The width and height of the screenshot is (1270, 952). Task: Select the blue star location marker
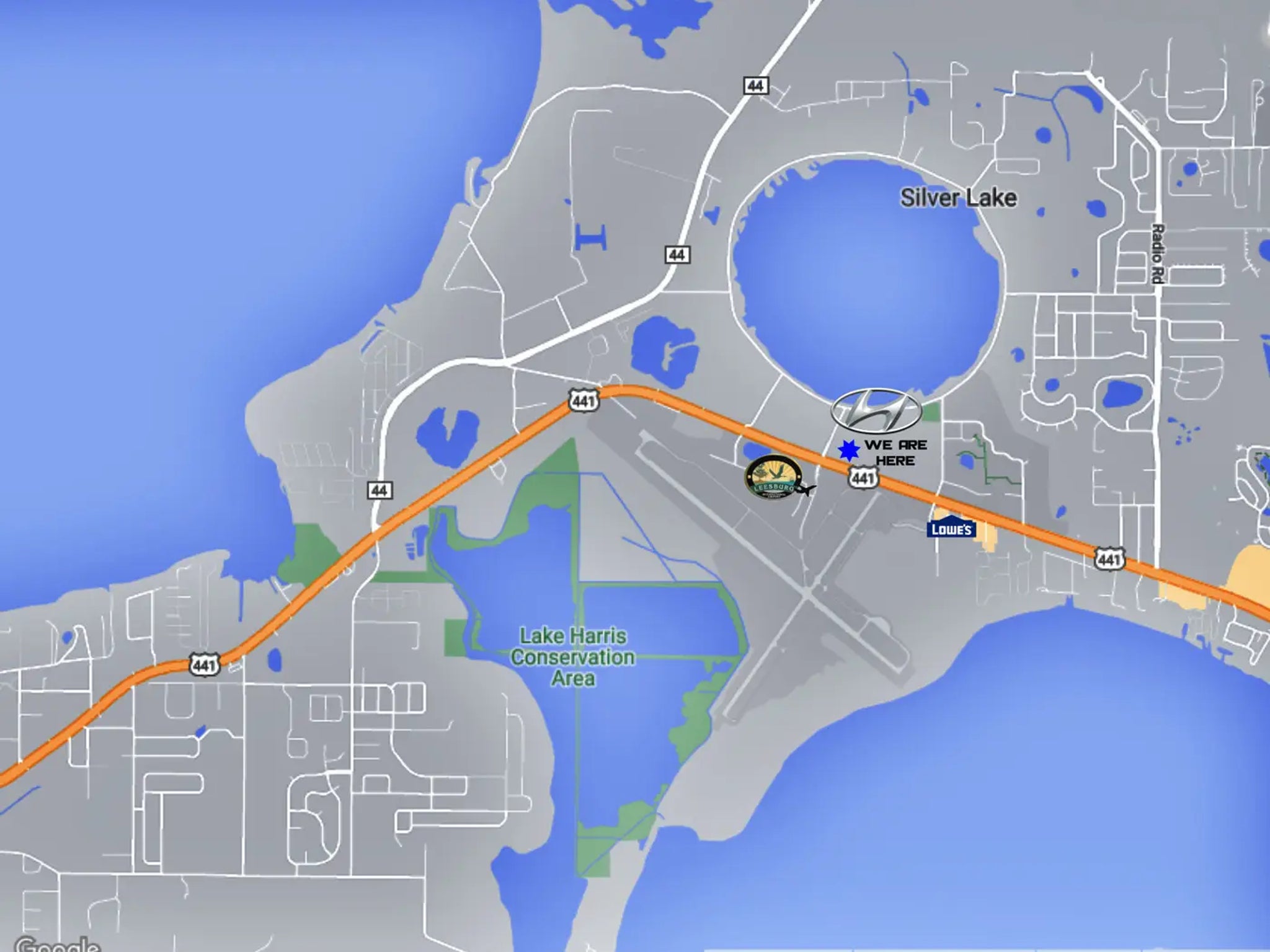click(848, 450)
